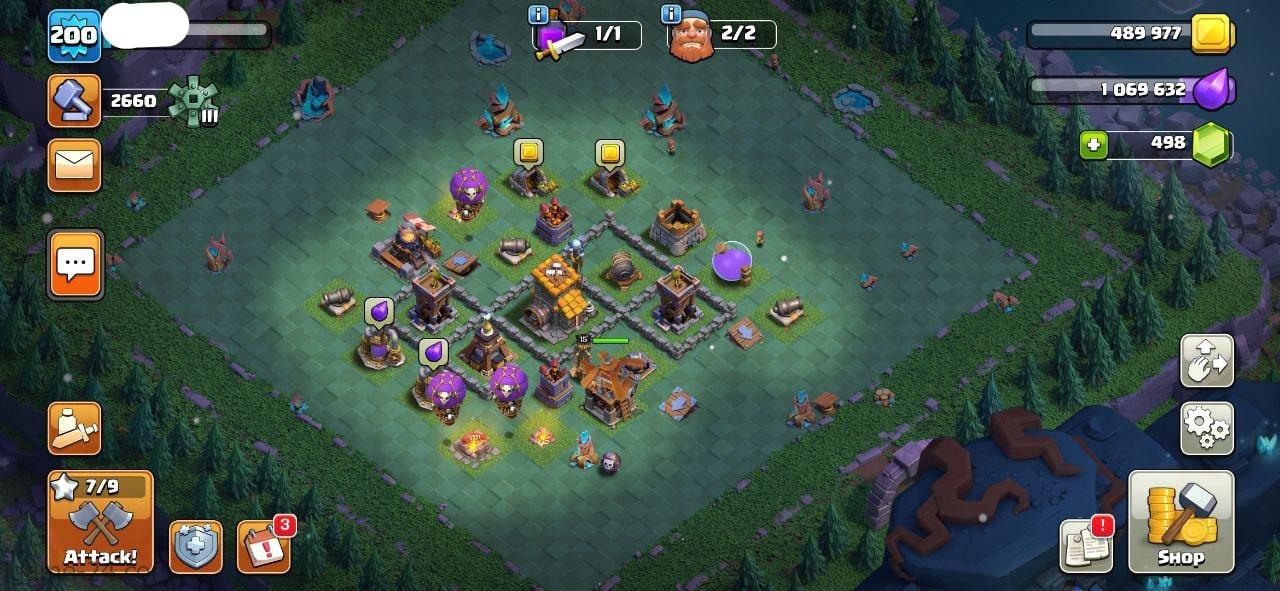Tap the purple elixir drop resource icon
Screen dimensions: 1280x591
tap(1215, 90)
